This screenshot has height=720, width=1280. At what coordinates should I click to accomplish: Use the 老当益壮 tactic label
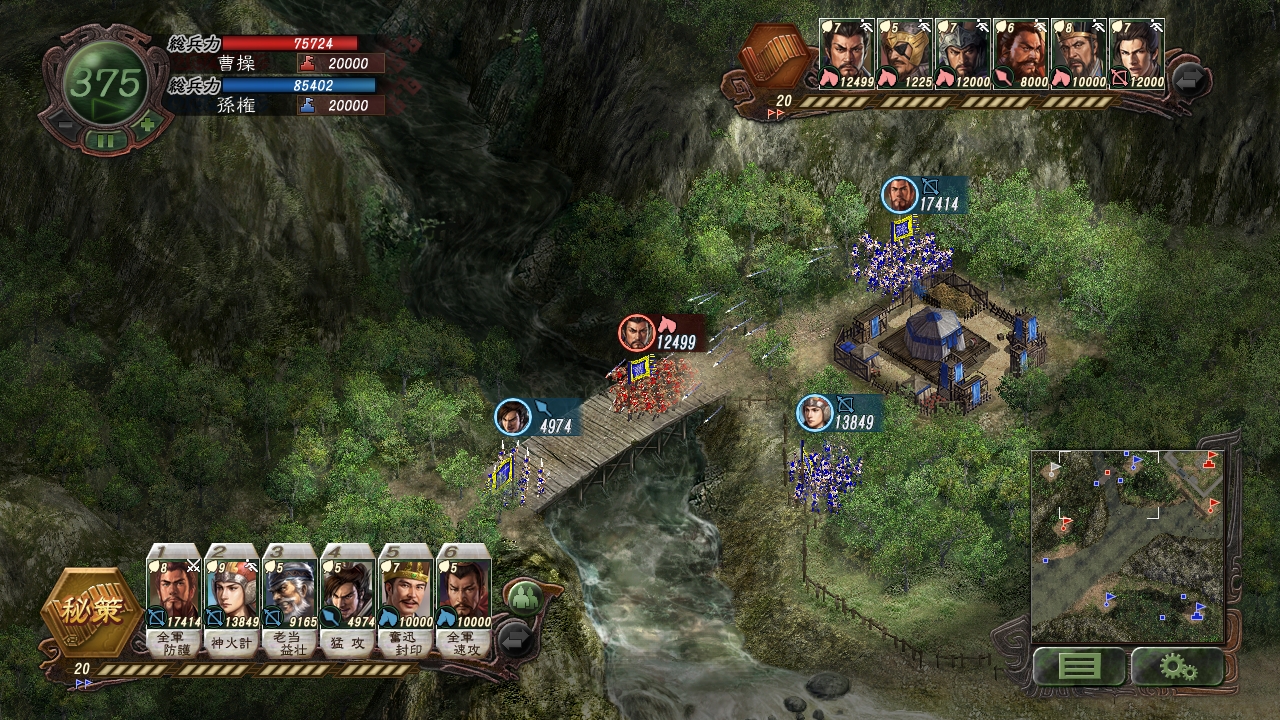[x=291, y=642]
